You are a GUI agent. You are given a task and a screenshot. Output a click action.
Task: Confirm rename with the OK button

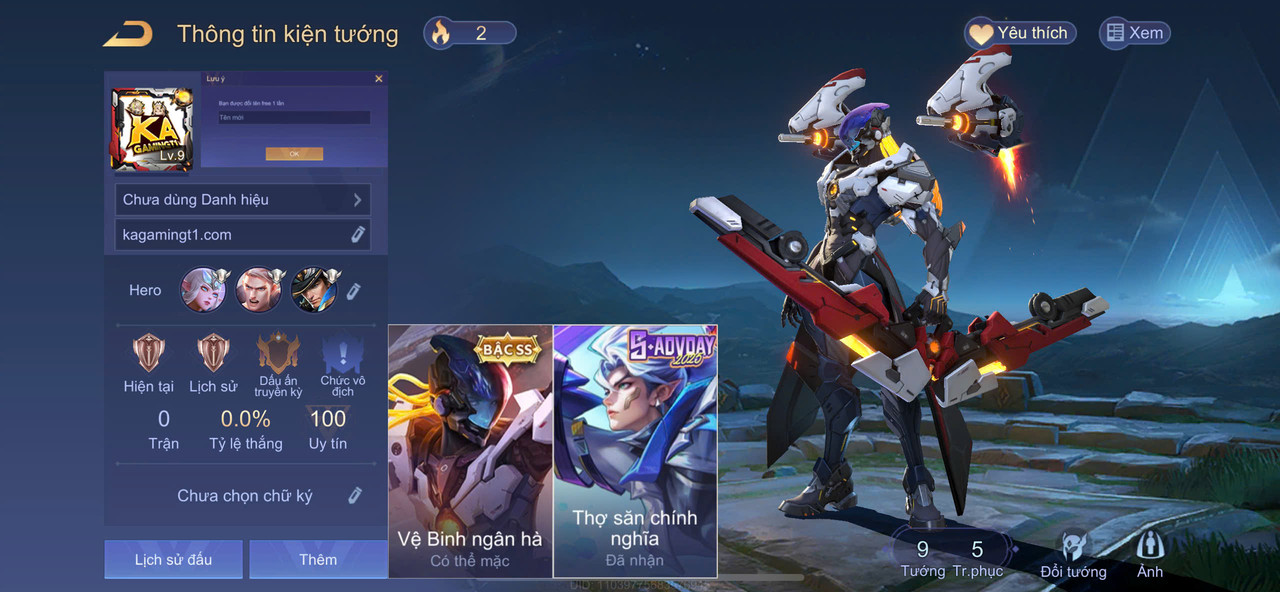coord(294,154)
